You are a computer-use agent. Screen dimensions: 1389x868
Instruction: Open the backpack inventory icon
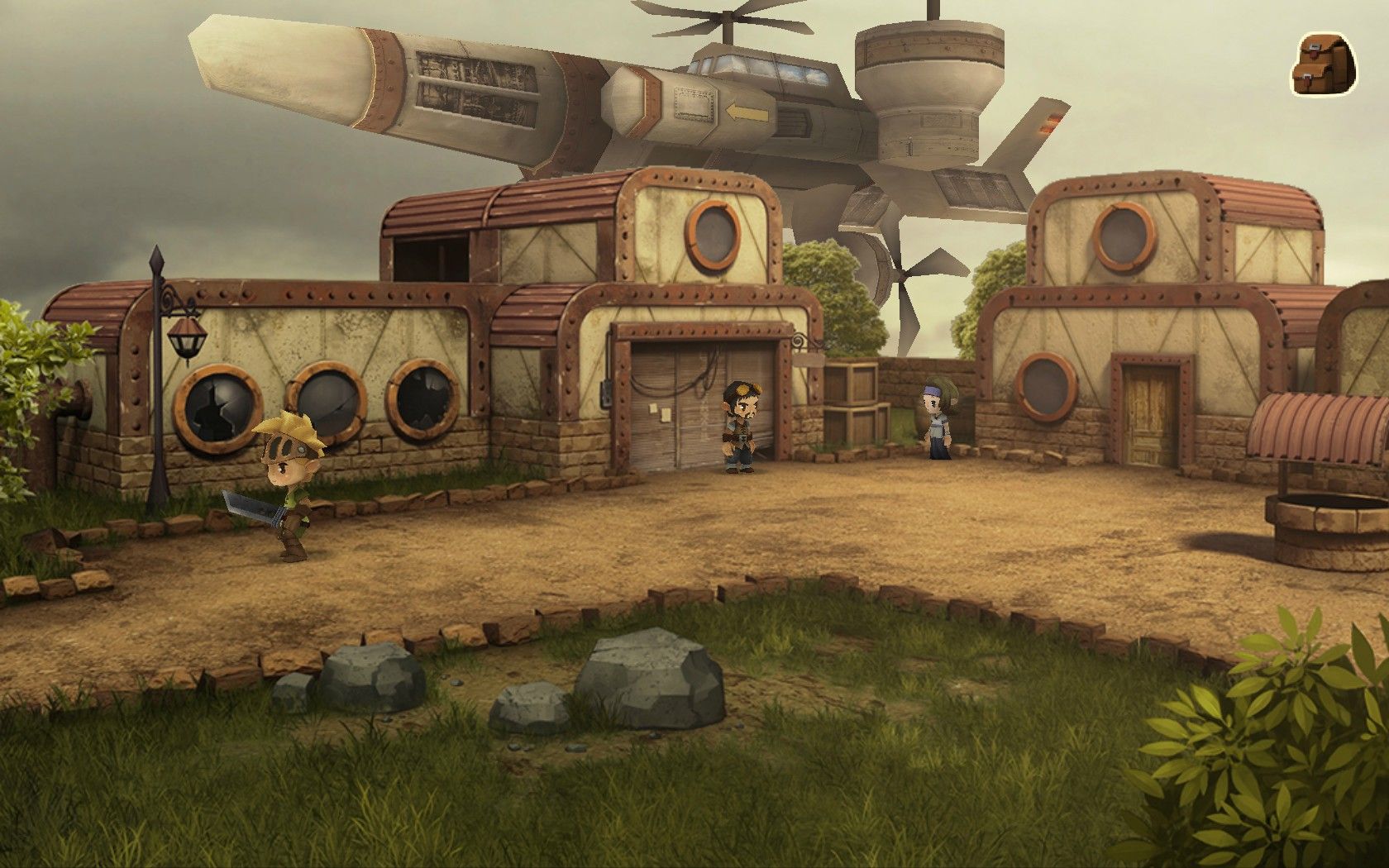1324,64
